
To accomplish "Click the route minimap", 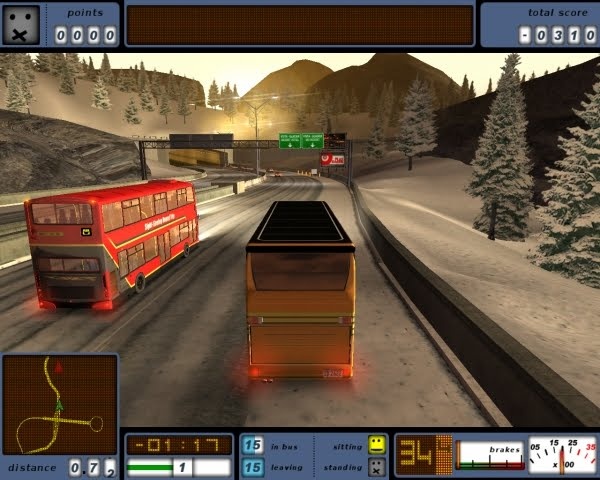I will point(59,404).
